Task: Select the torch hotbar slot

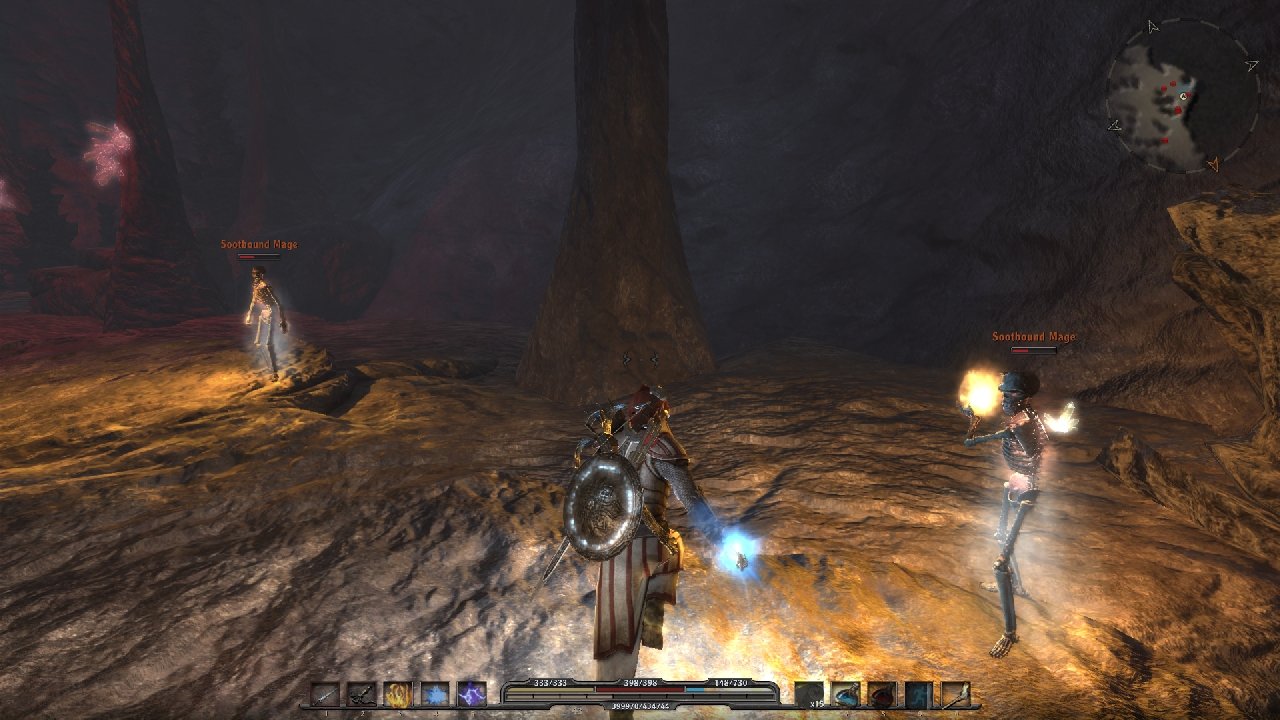Action: pos(955,694)
